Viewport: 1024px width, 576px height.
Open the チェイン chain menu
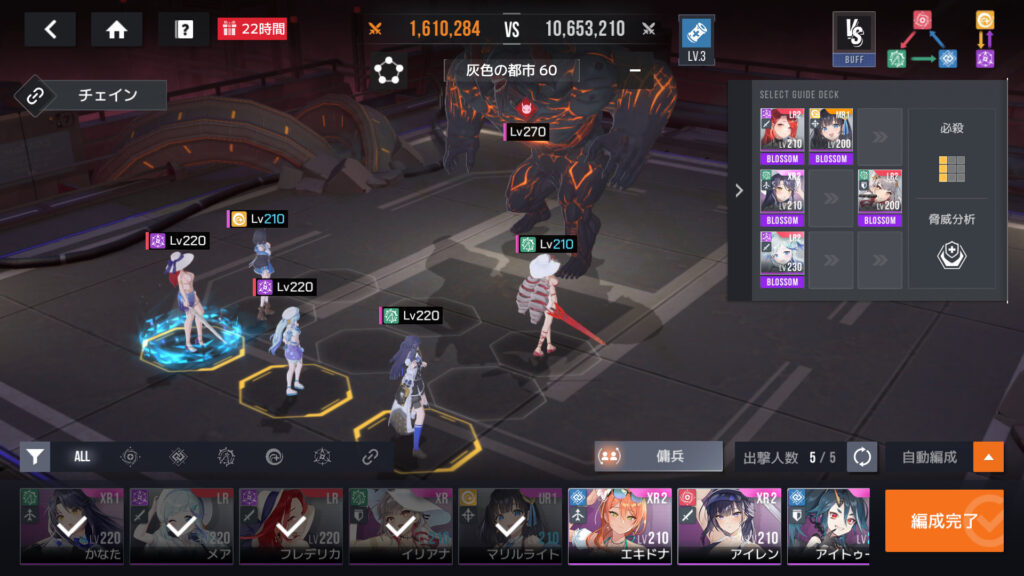(x=90, y=96)
